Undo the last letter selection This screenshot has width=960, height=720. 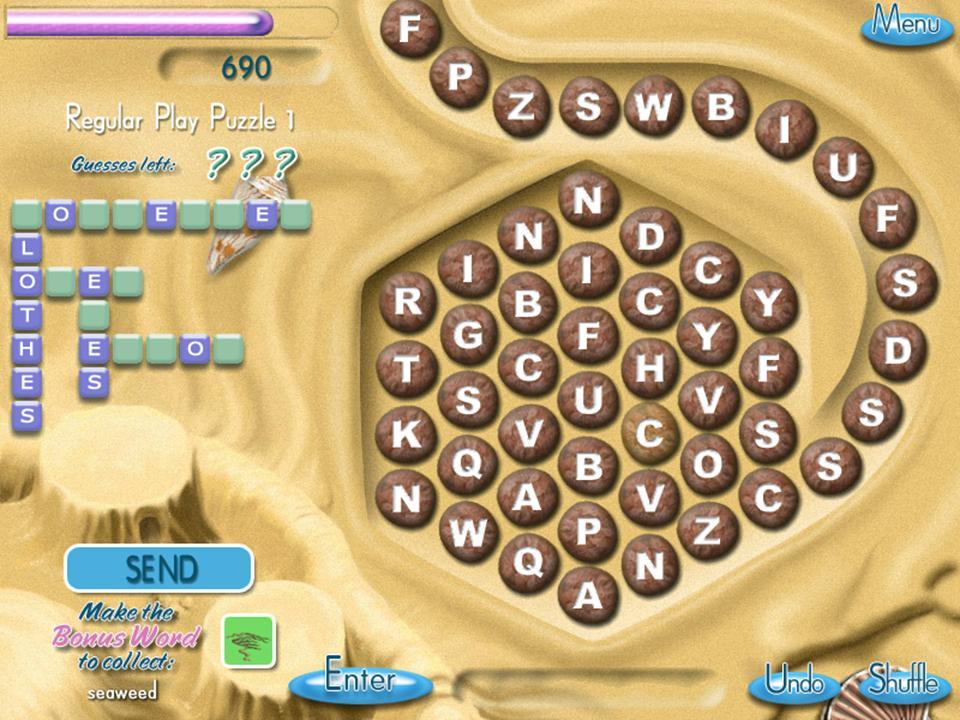pos(795,683)
